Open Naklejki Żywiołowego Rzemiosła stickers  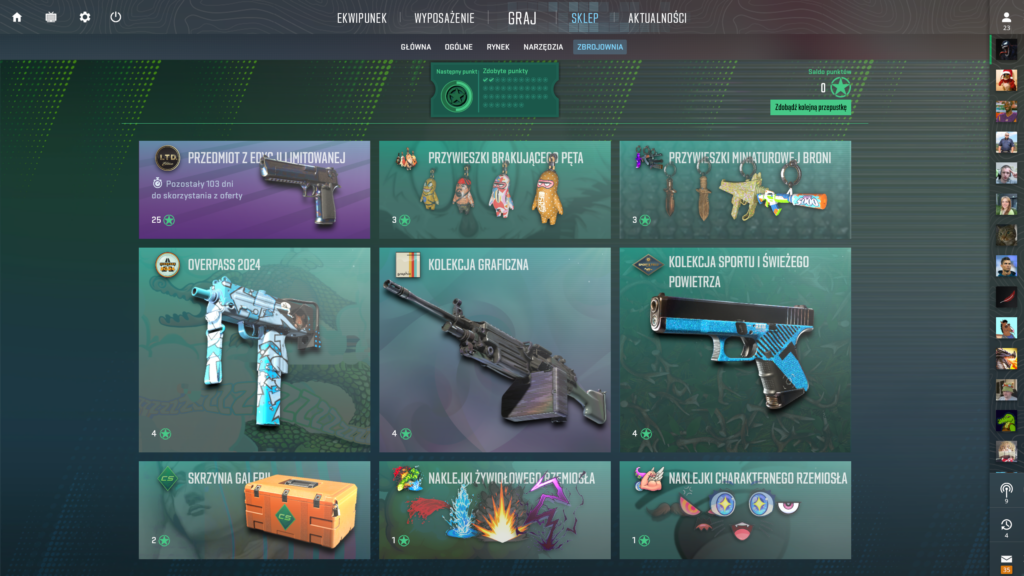coord(494,510)
